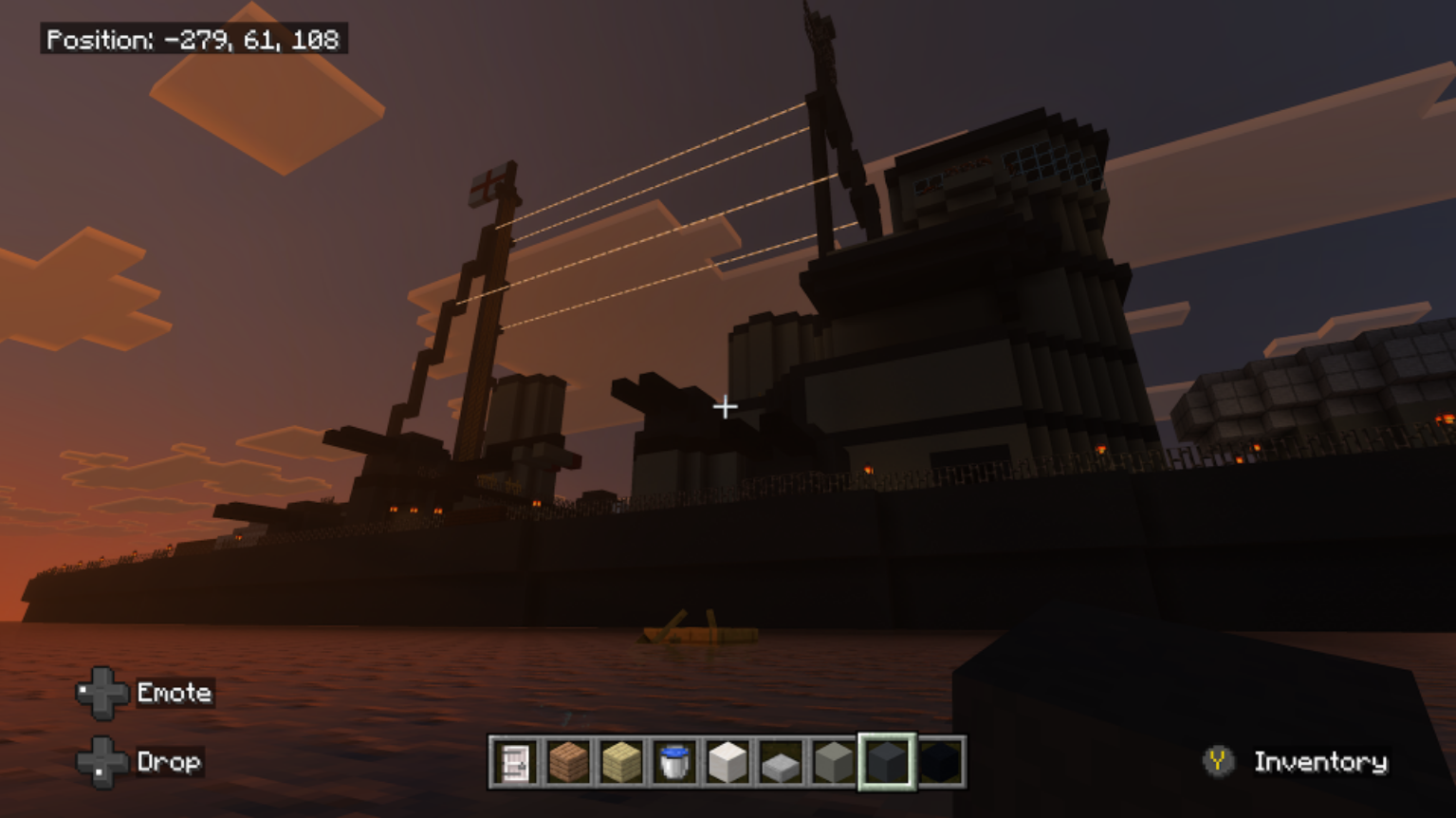Pick the white block hotbar slot
Viewport: 1456px width, 818px height.
(x=728, y=762)
